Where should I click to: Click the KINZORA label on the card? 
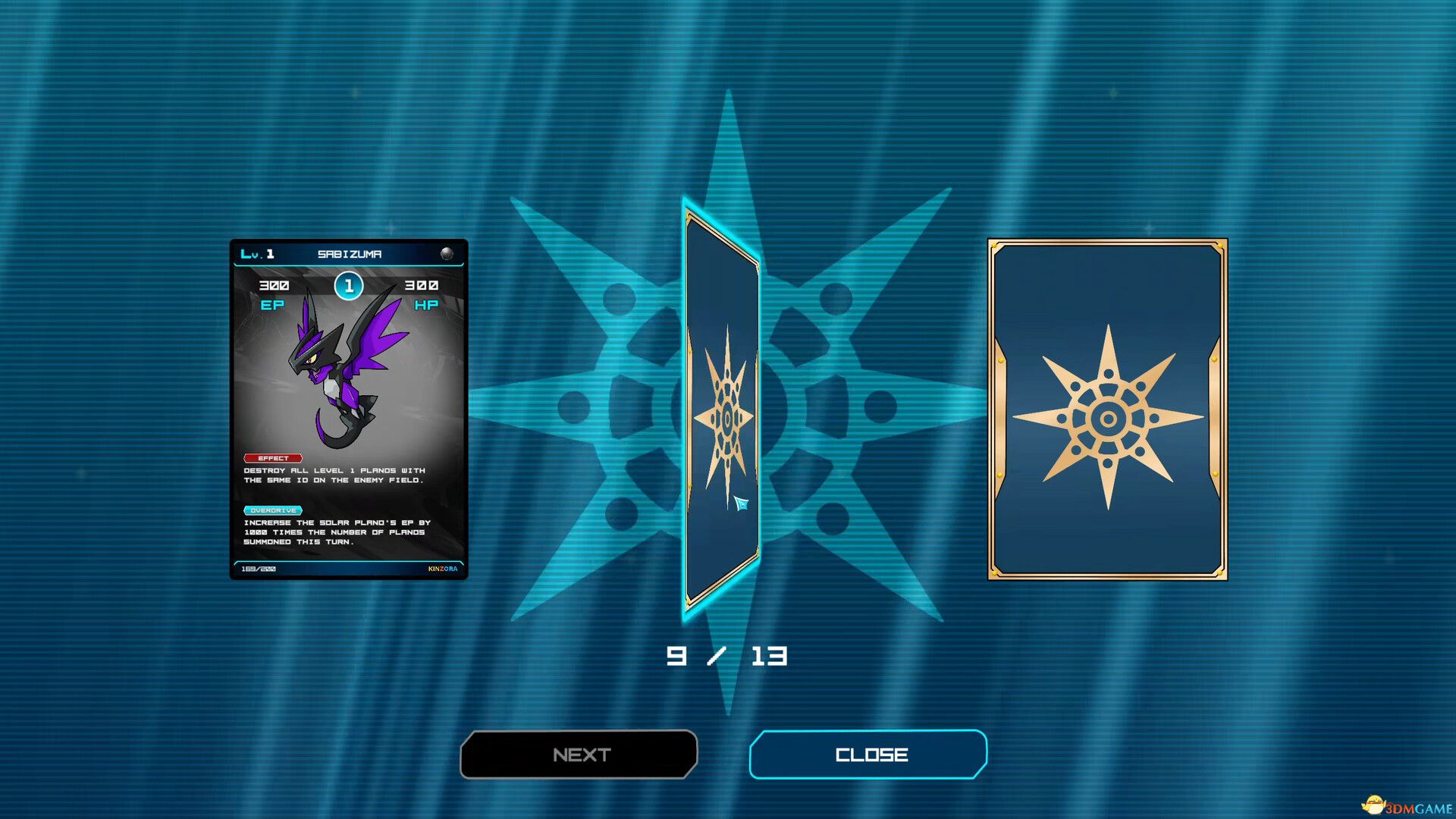coord(441,567)
